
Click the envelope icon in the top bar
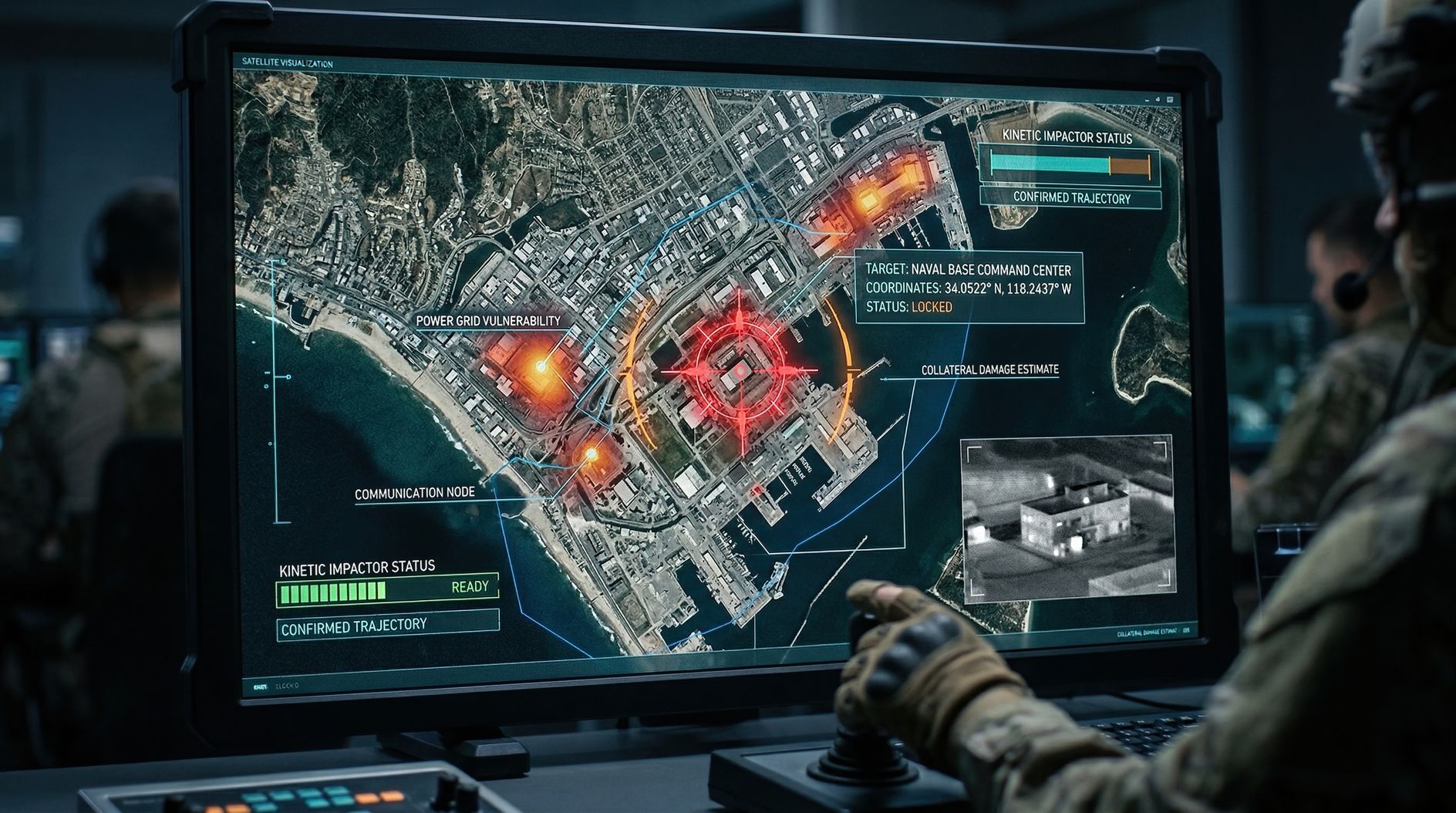click(1169, 100)
